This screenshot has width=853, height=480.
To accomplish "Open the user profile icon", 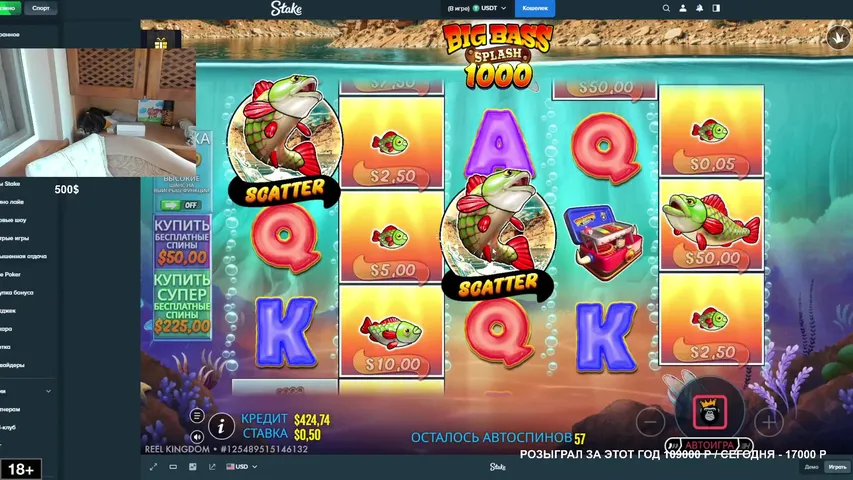I will (x=683, y=8).
